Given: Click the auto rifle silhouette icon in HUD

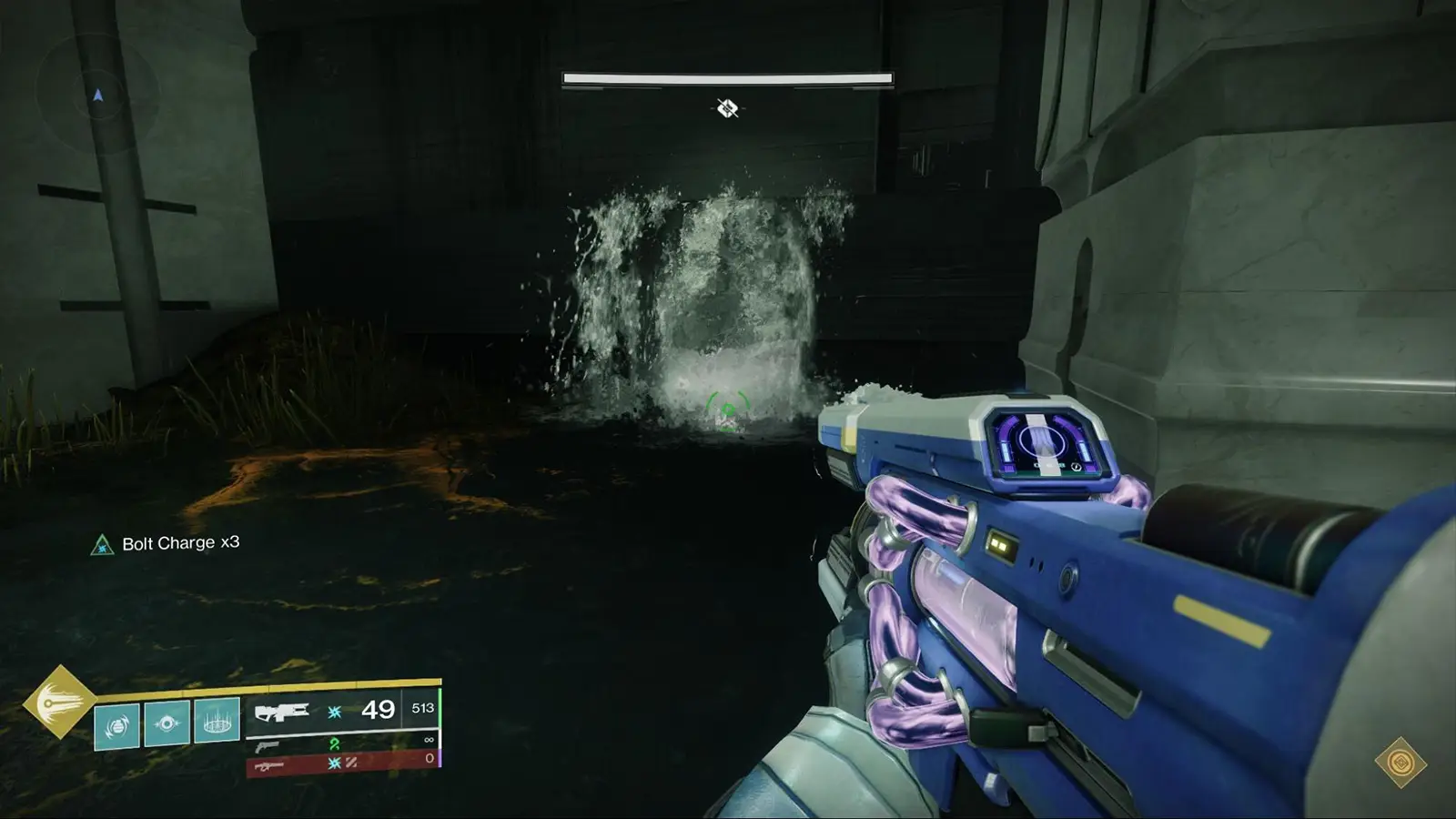Looking at the screenshot, I should [x=282, y=712].
